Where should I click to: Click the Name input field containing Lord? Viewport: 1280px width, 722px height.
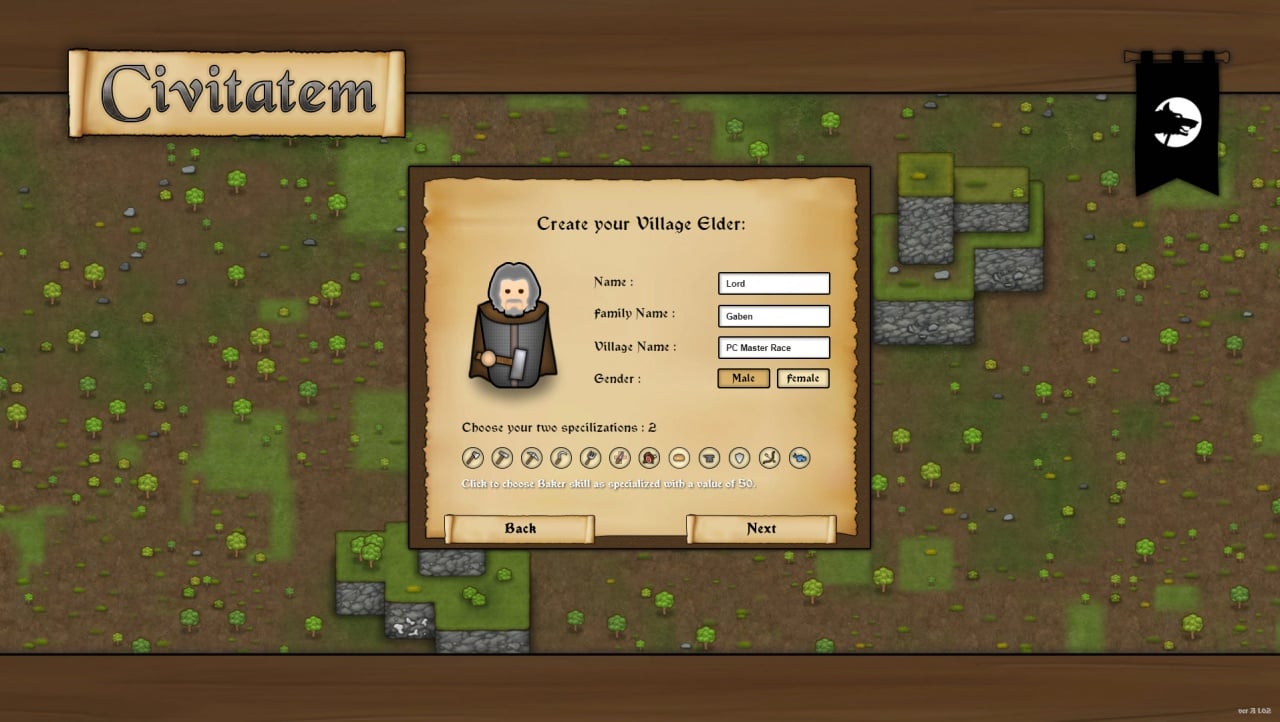click(773, 284)
